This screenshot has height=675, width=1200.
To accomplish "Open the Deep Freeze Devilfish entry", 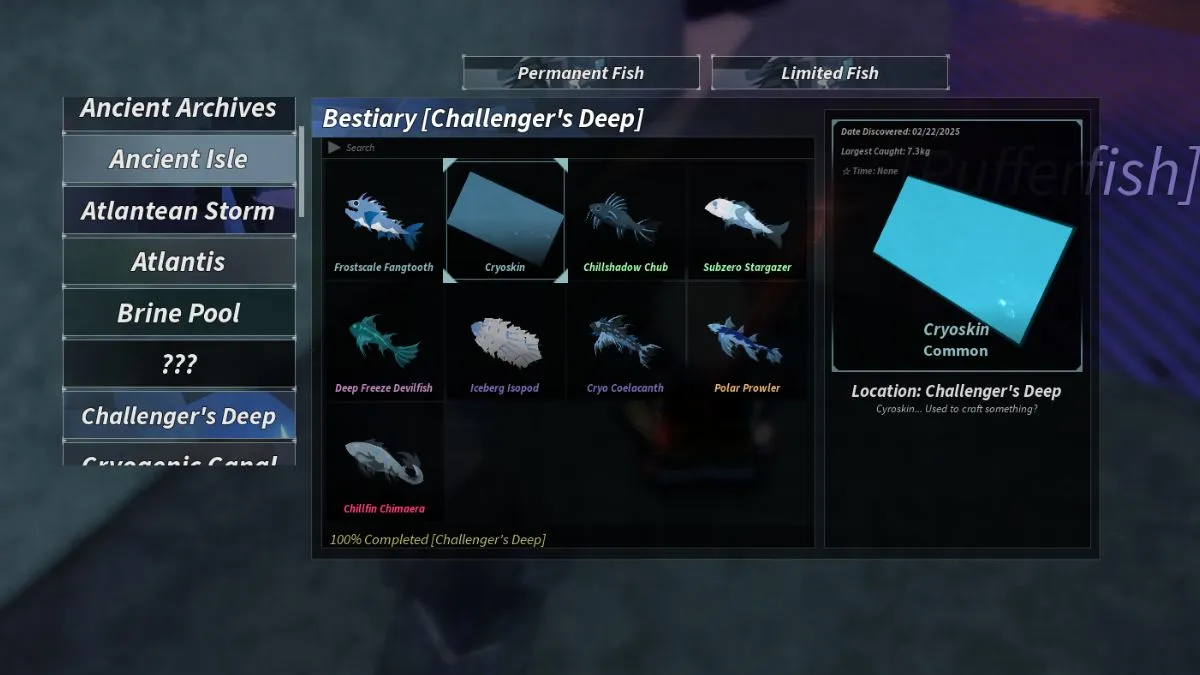I will click(384, 343).
